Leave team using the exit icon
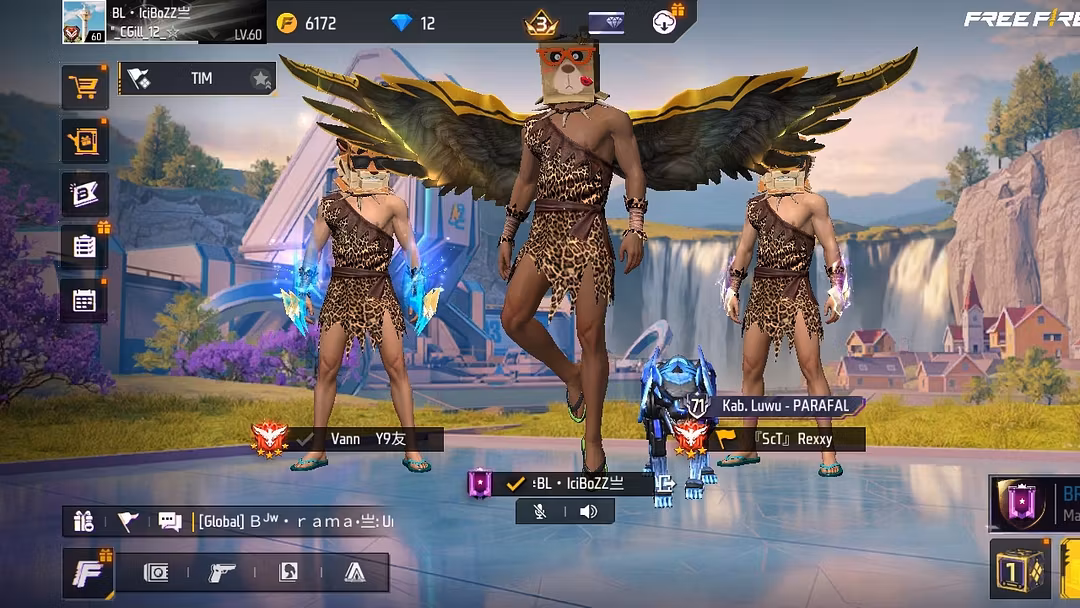Viewport: 1080px width, 608px height. coord(664,485)
